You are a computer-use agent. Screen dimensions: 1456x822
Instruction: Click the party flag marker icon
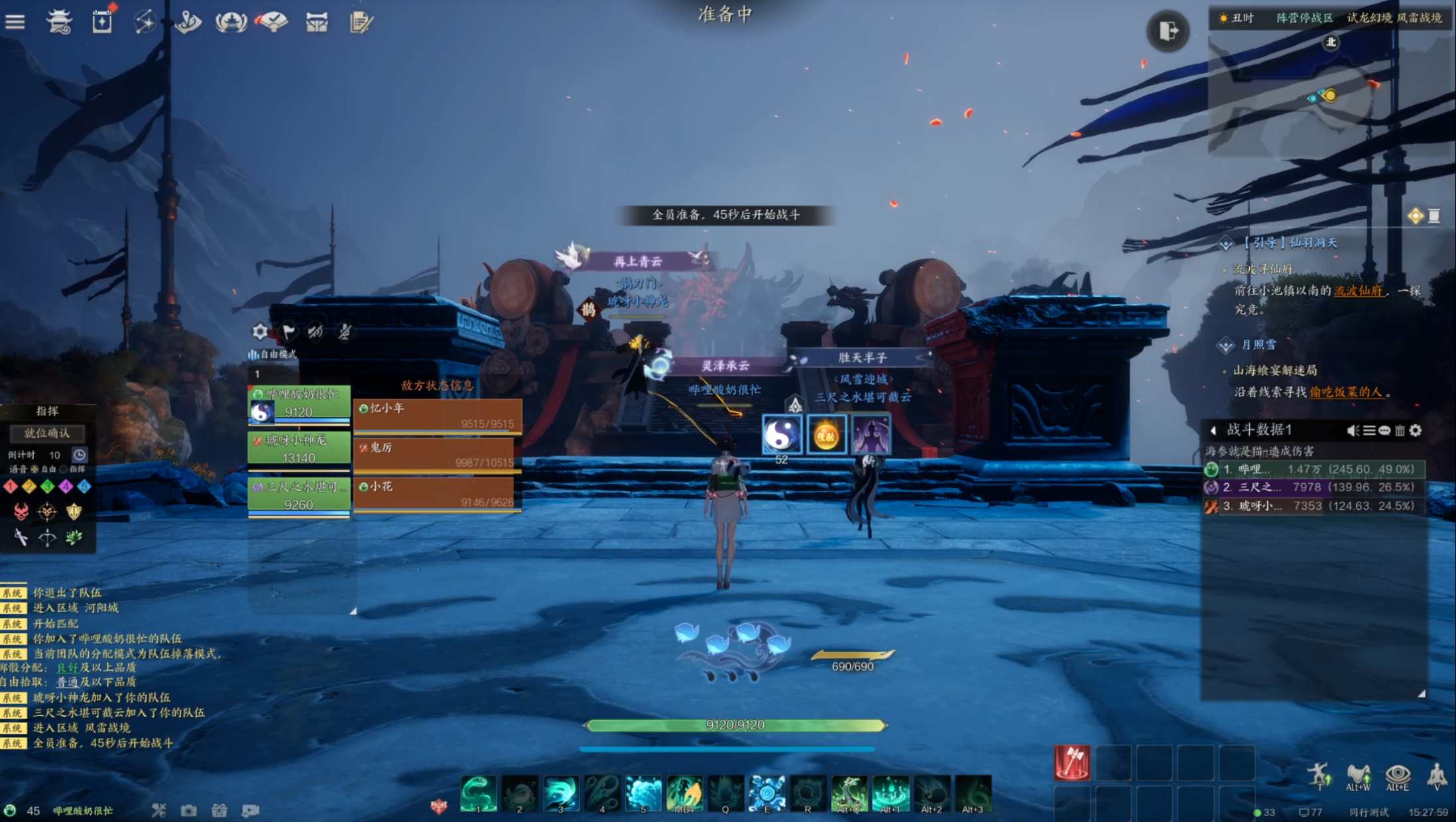[288, 331]
